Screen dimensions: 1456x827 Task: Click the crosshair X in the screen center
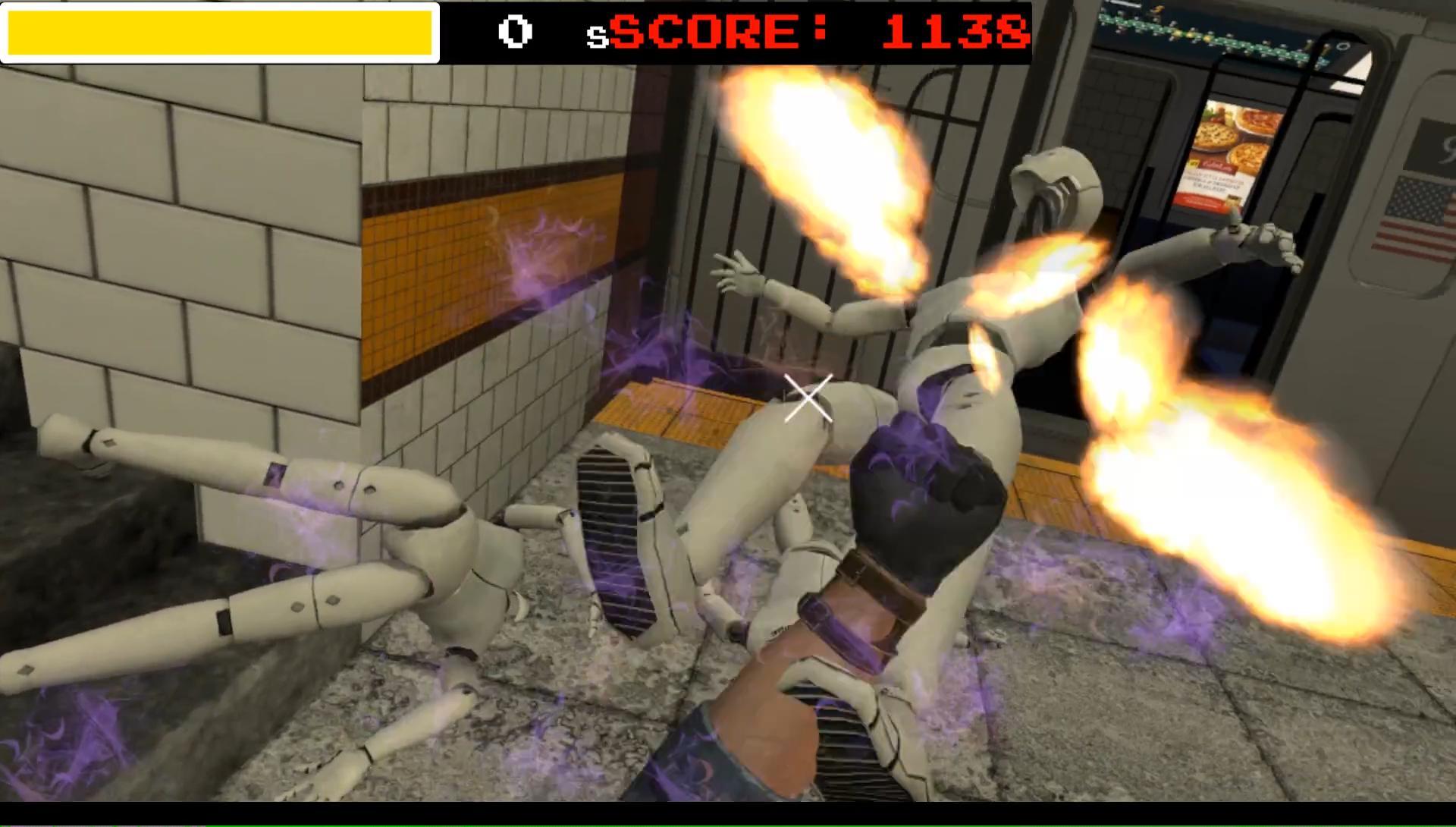click(x=806, y=398)
